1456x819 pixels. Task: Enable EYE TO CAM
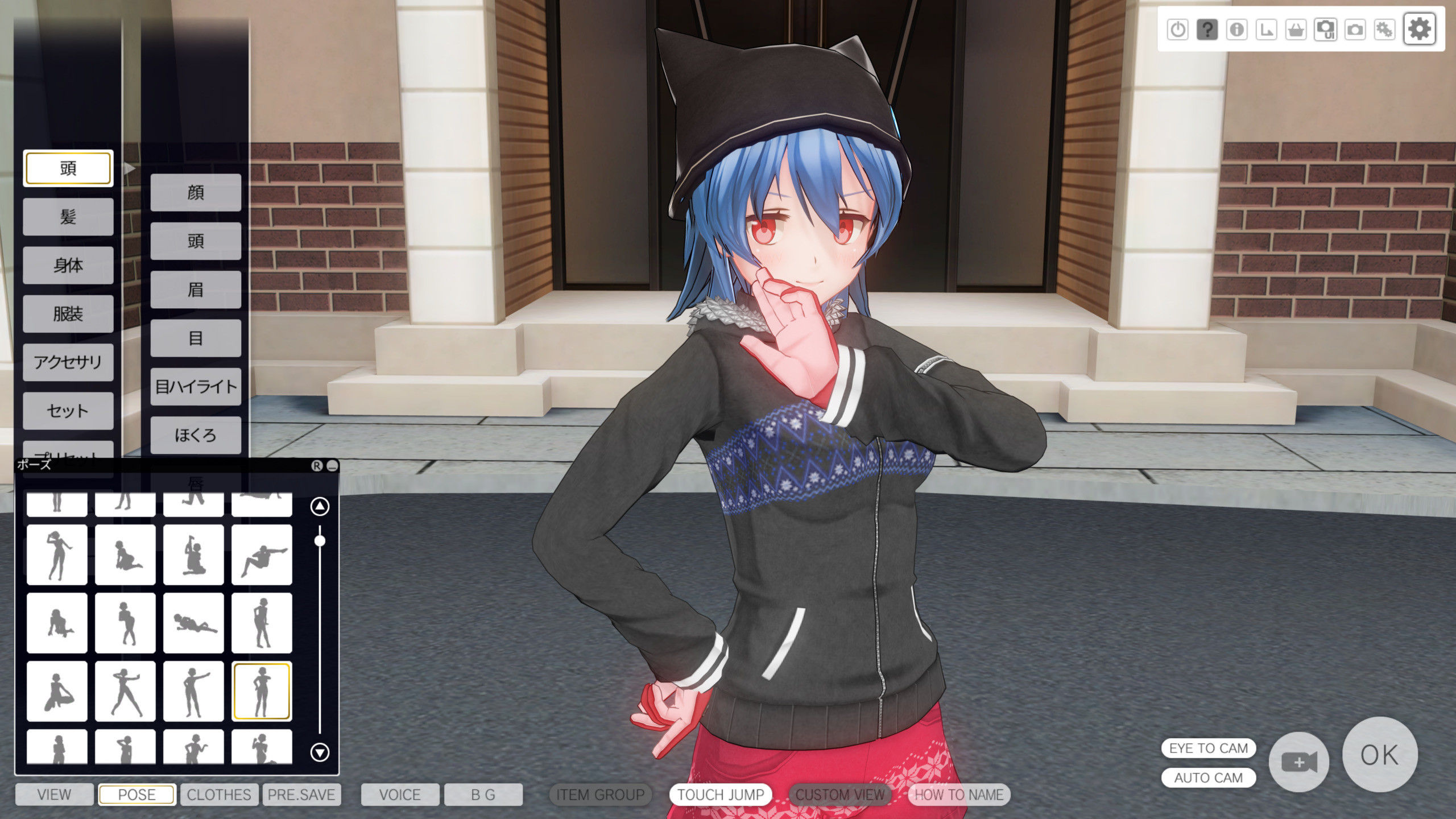point(1208,748)
